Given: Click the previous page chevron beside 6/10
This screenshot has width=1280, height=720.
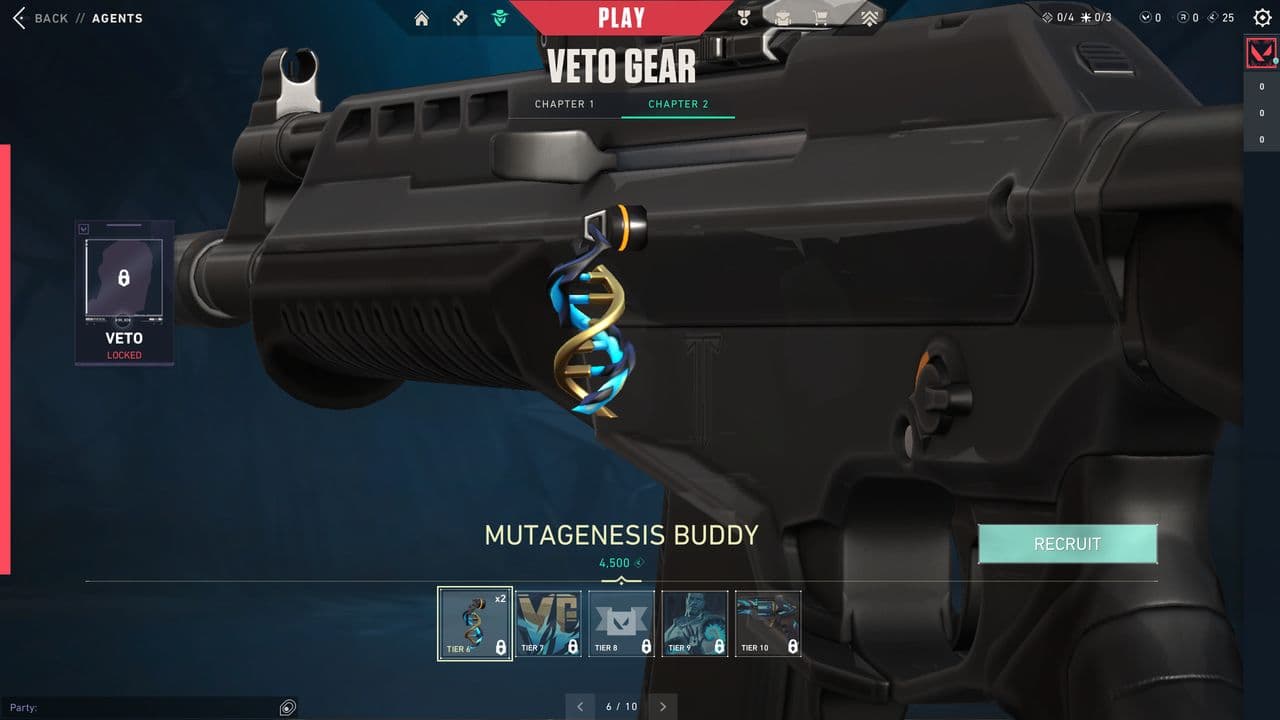Looking at the screenshot, I should point(580,706).
